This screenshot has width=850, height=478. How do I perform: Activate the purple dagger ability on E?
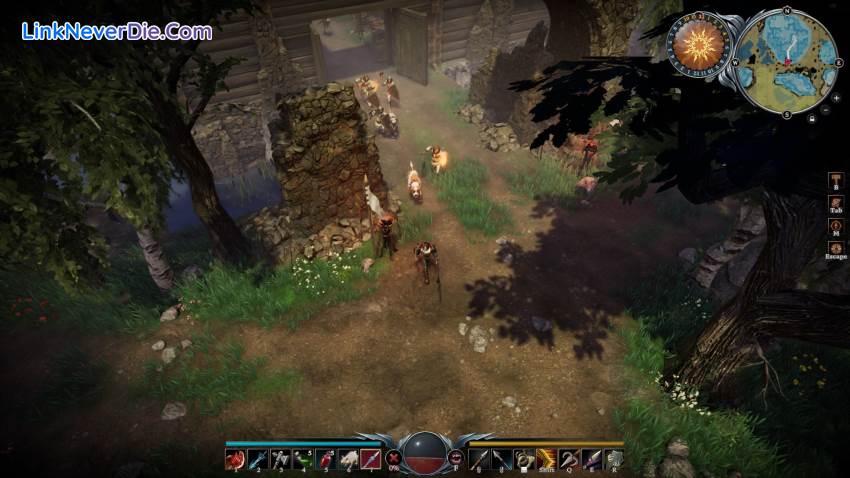click(x=591, y=459)
